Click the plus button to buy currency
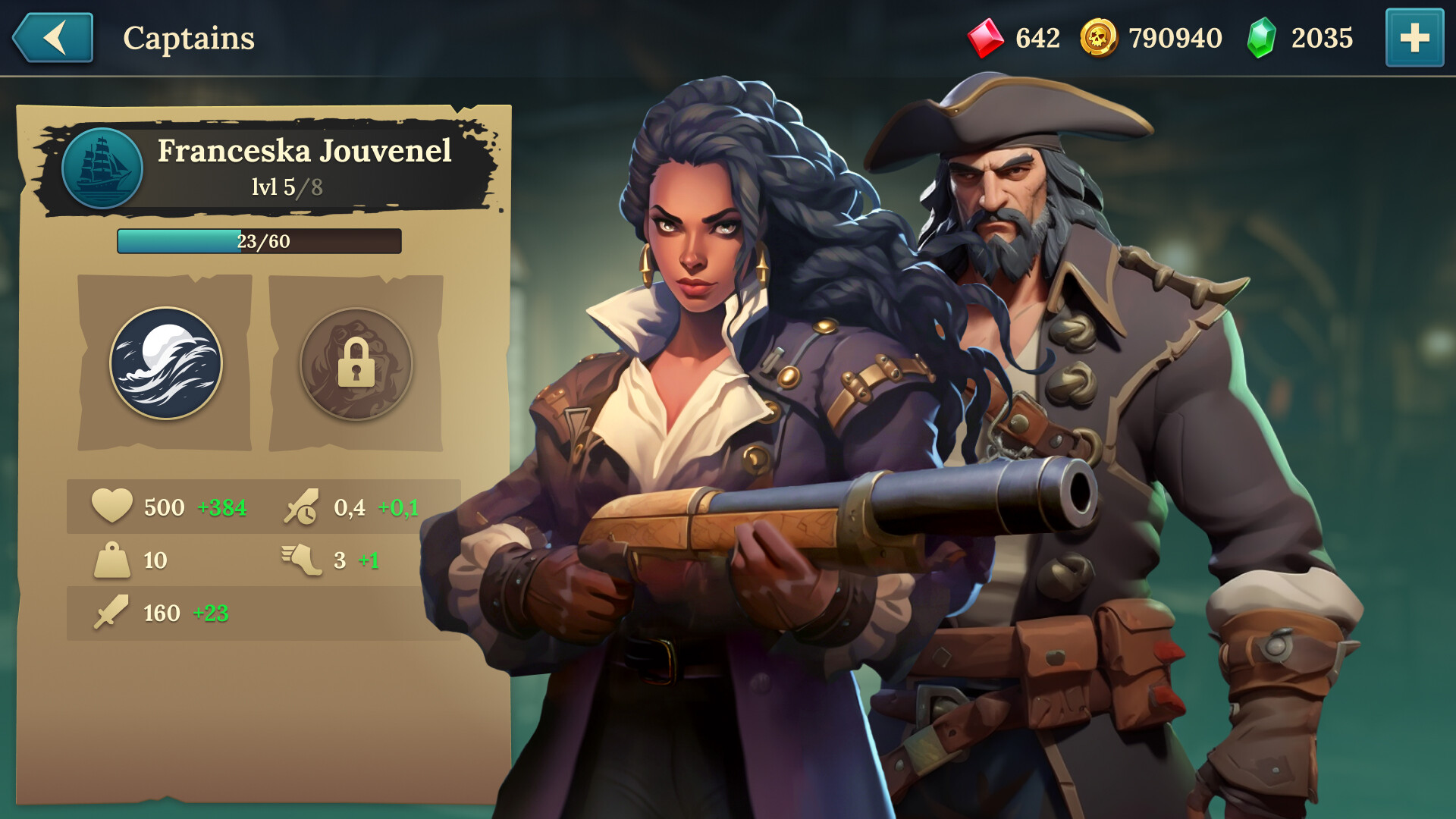1456x819 pixels. 1414,36
